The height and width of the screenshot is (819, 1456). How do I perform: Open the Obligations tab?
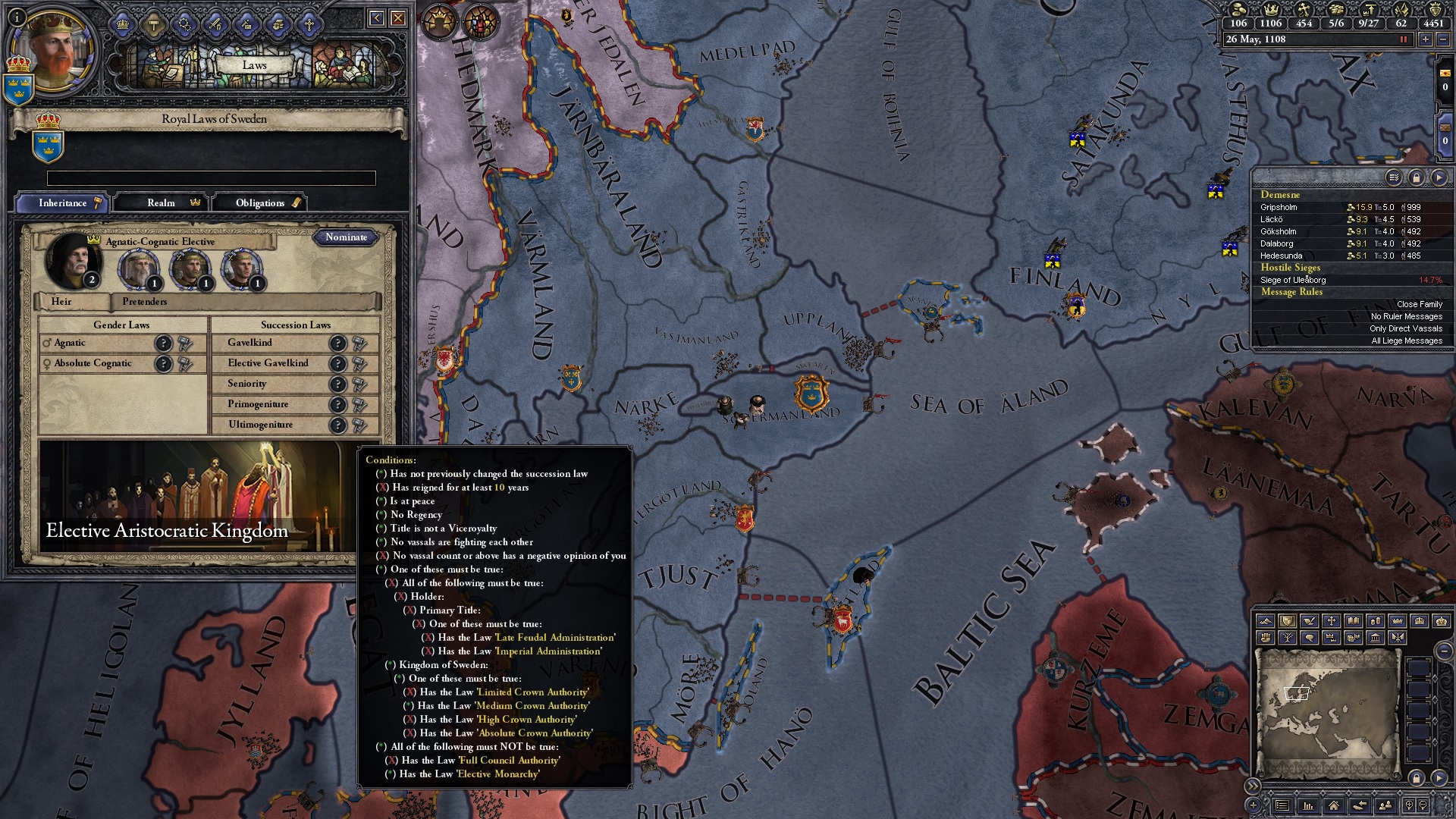[x=260, y=202]
